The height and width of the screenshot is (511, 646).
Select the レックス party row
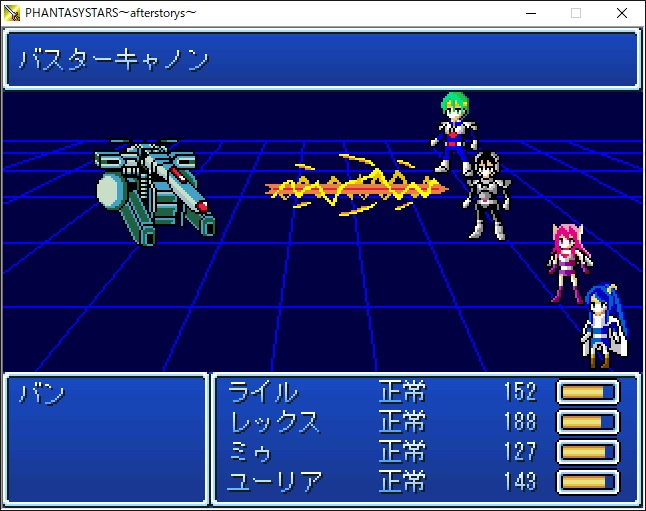coord(275,422)
